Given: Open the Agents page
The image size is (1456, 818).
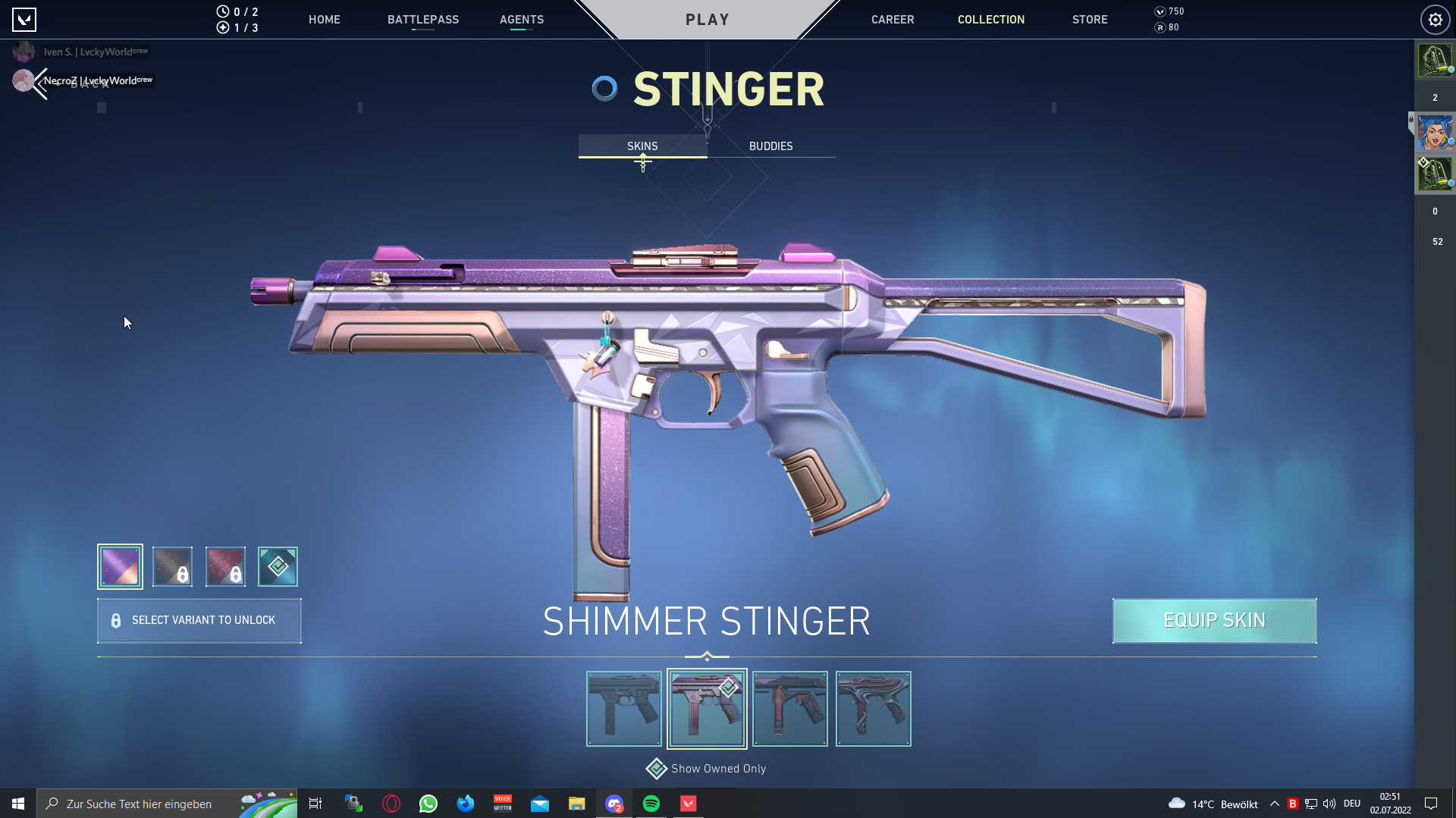Looking at the screenshot, I should (x=521, y=20).
